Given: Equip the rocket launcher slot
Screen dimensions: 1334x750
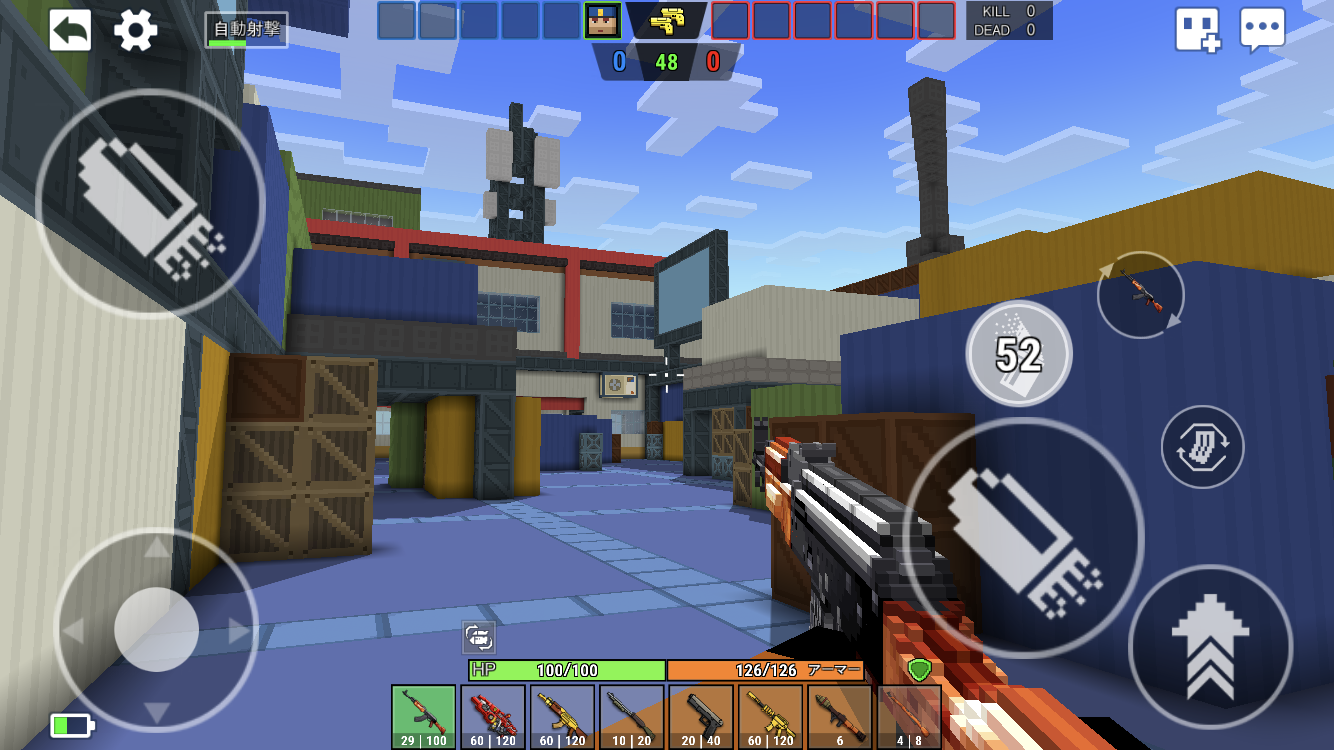Looking at the screenshot, I should point(840,716).
